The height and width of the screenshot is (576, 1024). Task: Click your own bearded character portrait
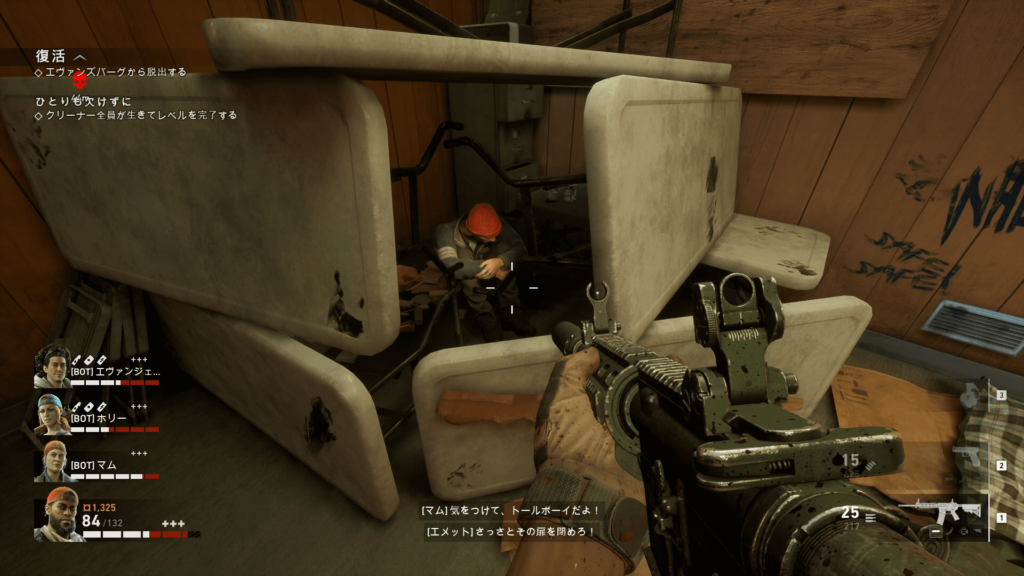[x=59, y=514]
